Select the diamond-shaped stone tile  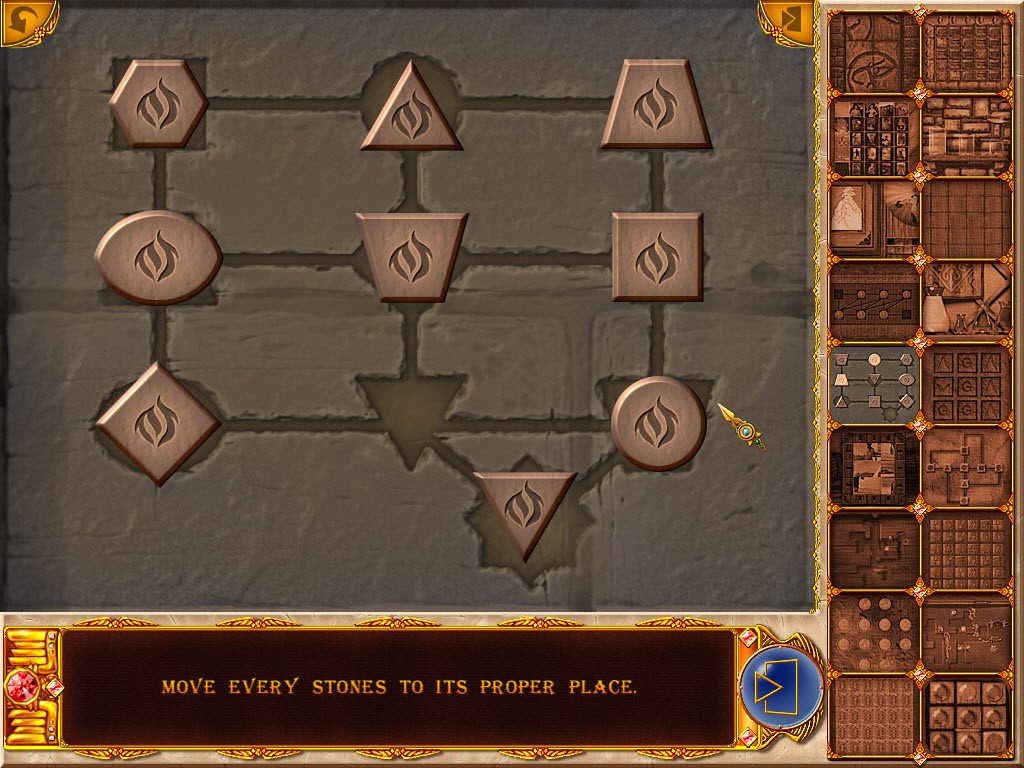(x=157, y=423)
